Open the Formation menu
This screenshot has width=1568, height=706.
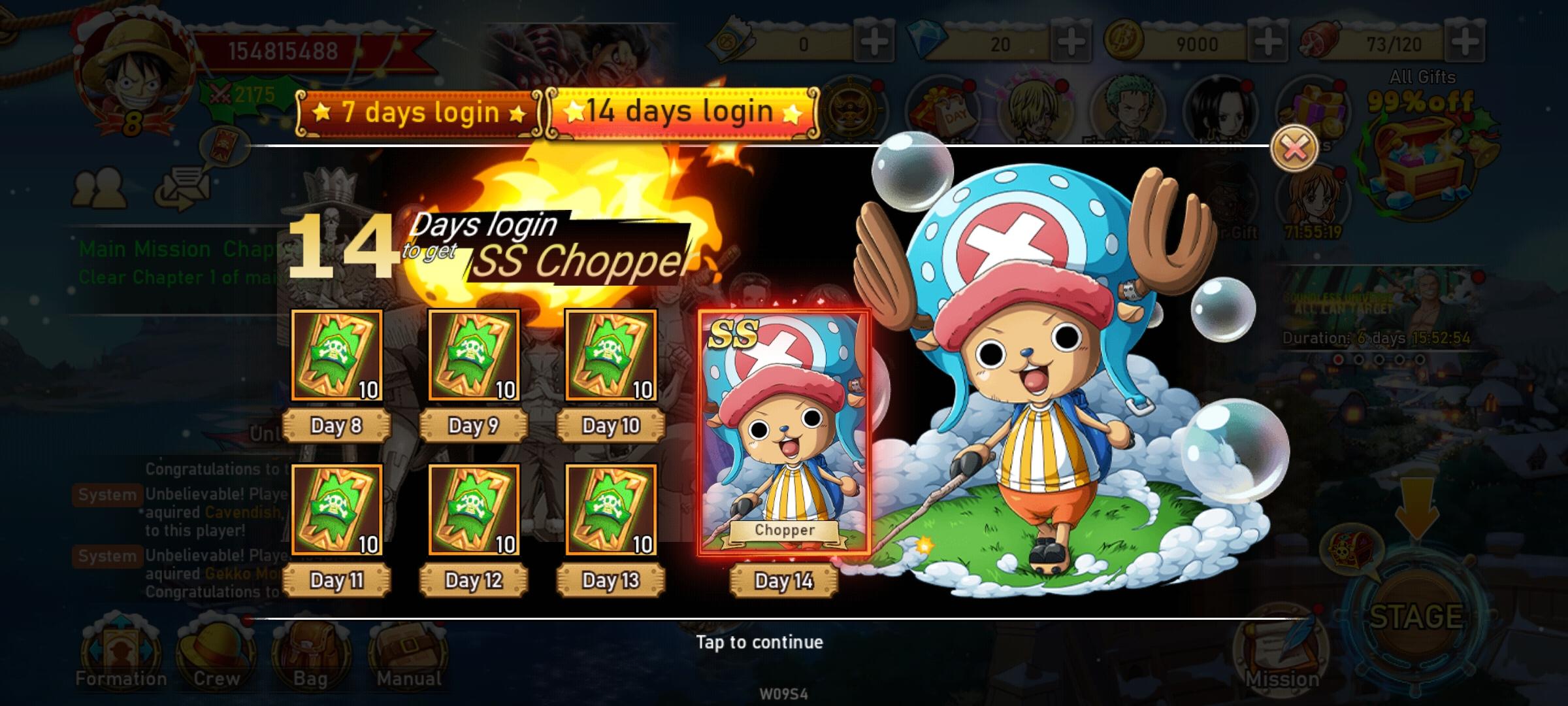pos(121,654)
